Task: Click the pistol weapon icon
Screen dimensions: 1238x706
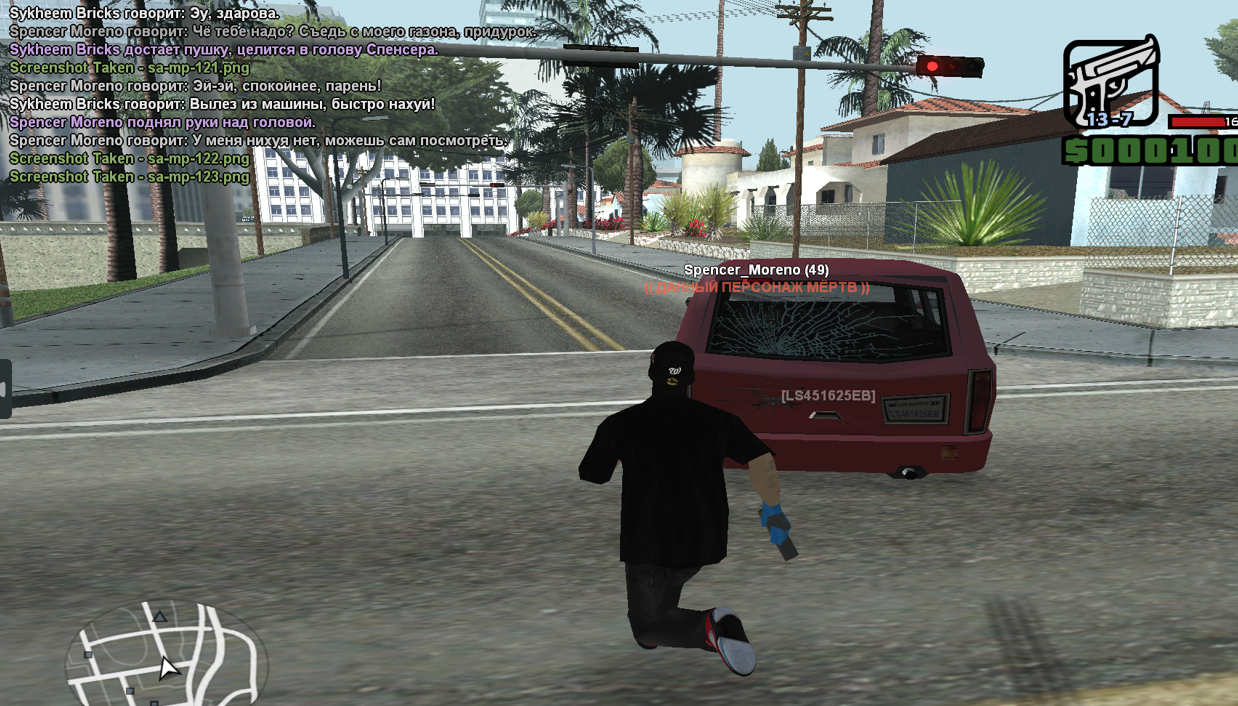Action: [x=1110, y=82]
